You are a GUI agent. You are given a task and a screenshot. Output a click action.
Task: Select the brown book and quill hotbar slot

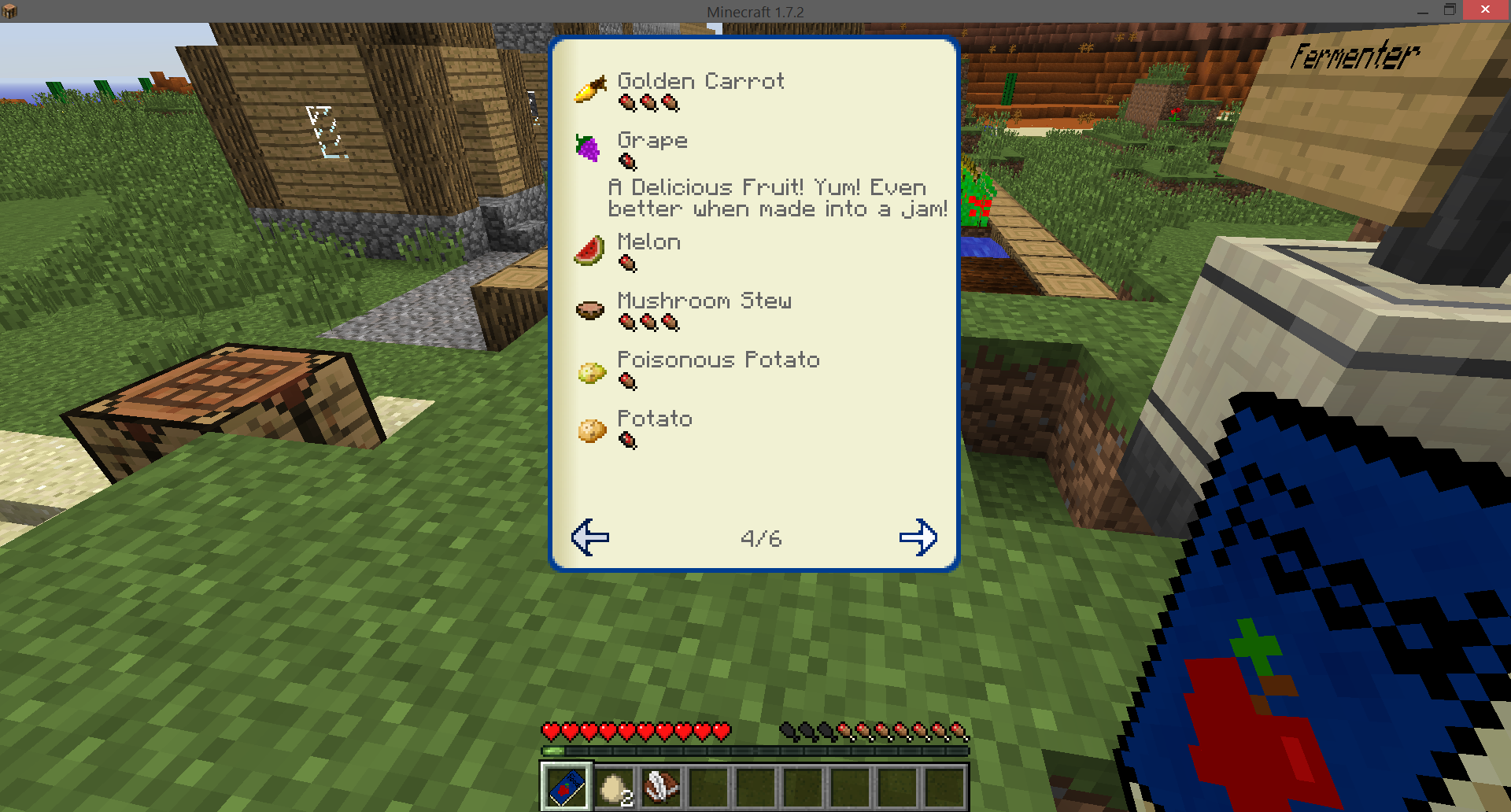pyautogui.click(x=661, y=786)
